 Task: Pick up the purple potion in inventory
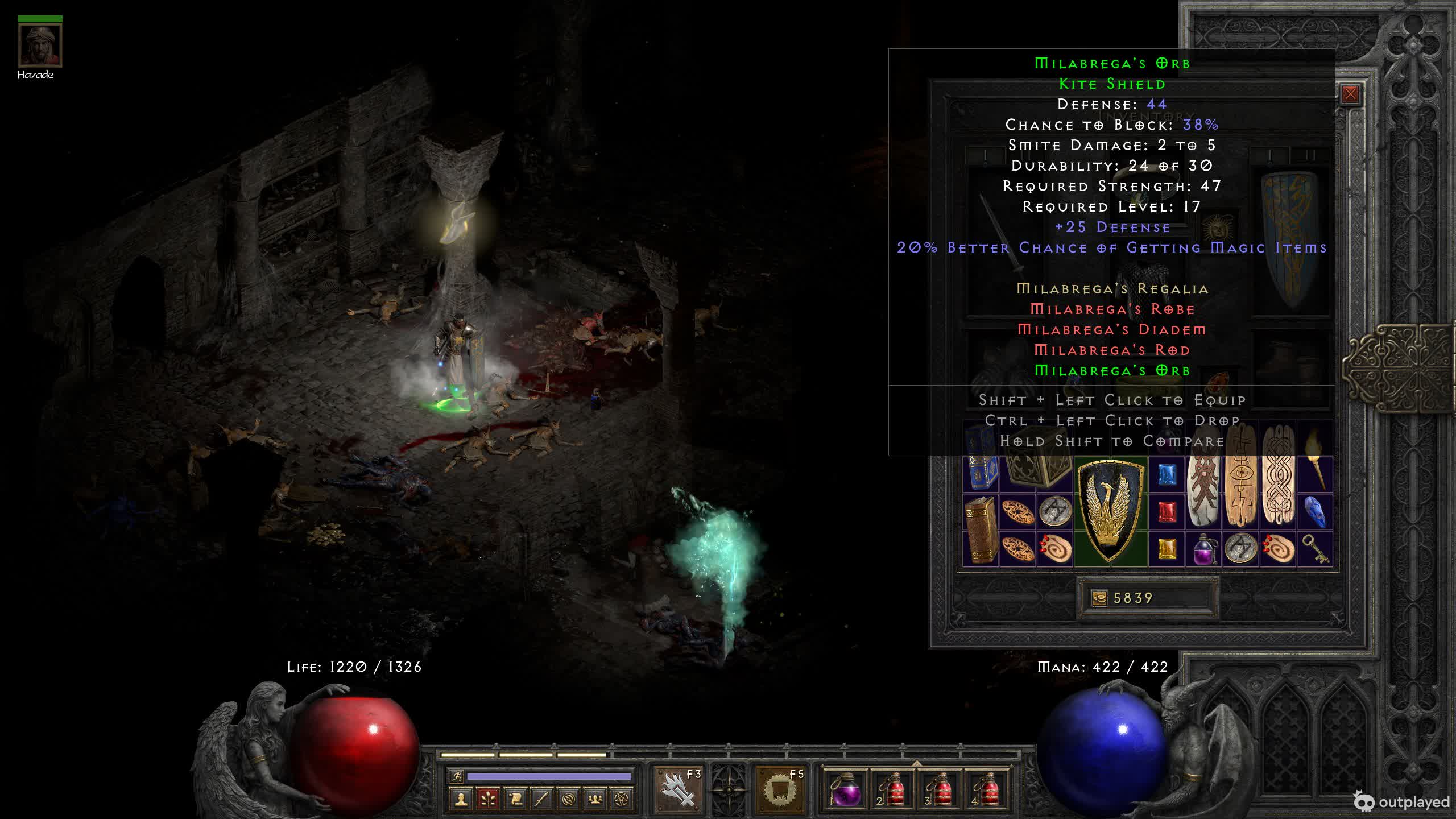click(1203, 549)
